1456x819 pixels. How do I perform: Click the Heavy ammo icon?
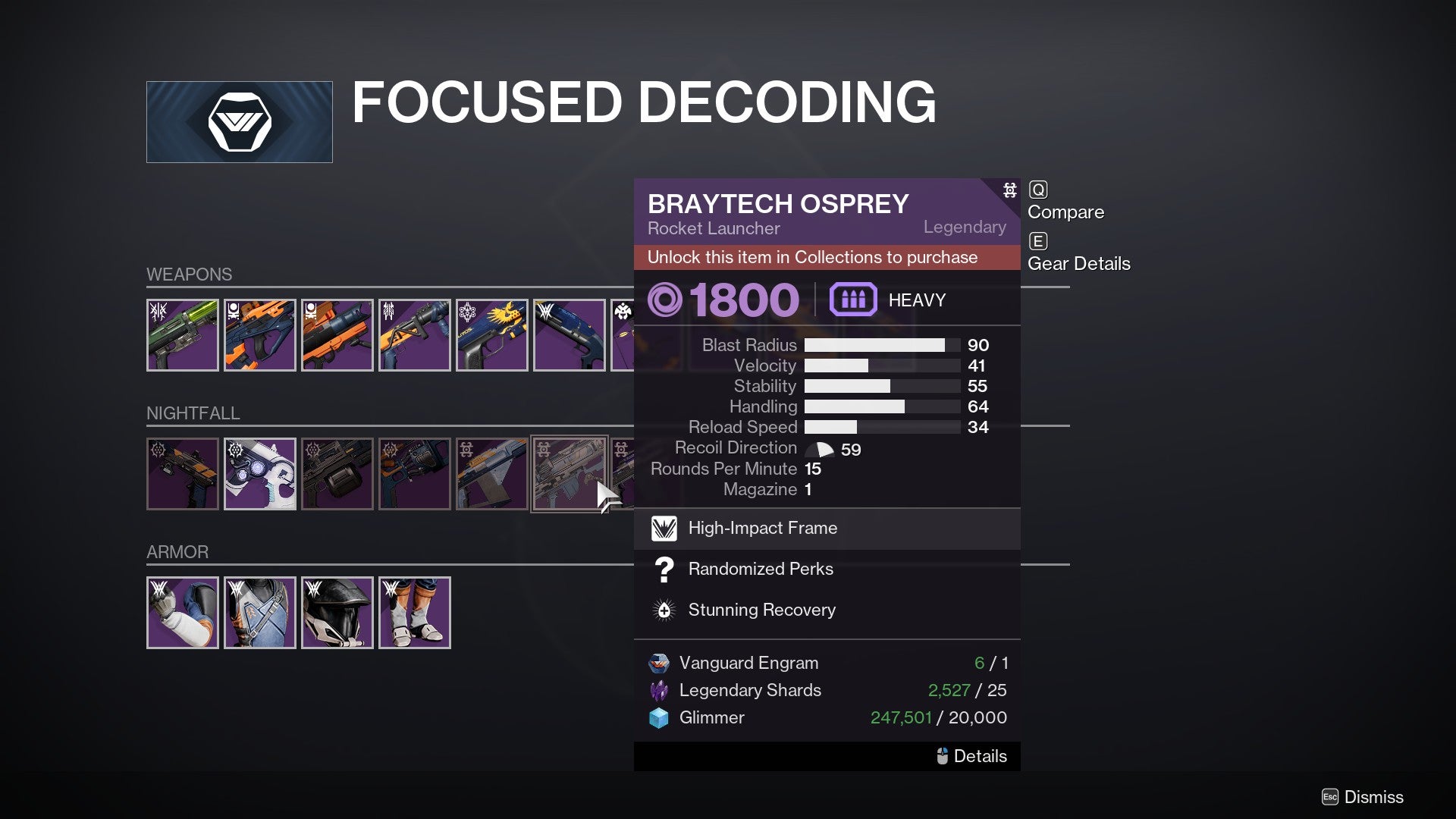[x=853, y=300]
